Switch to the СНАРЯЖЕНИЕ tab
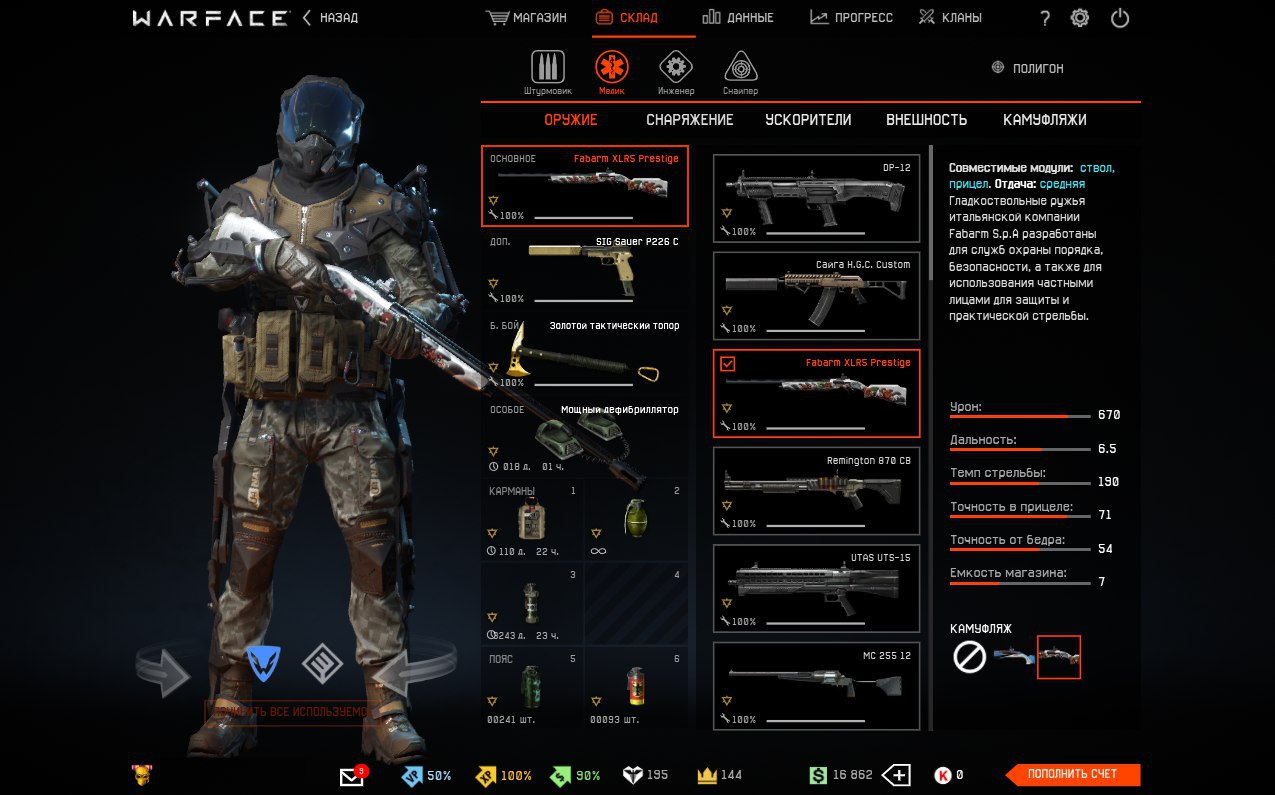 689,120
